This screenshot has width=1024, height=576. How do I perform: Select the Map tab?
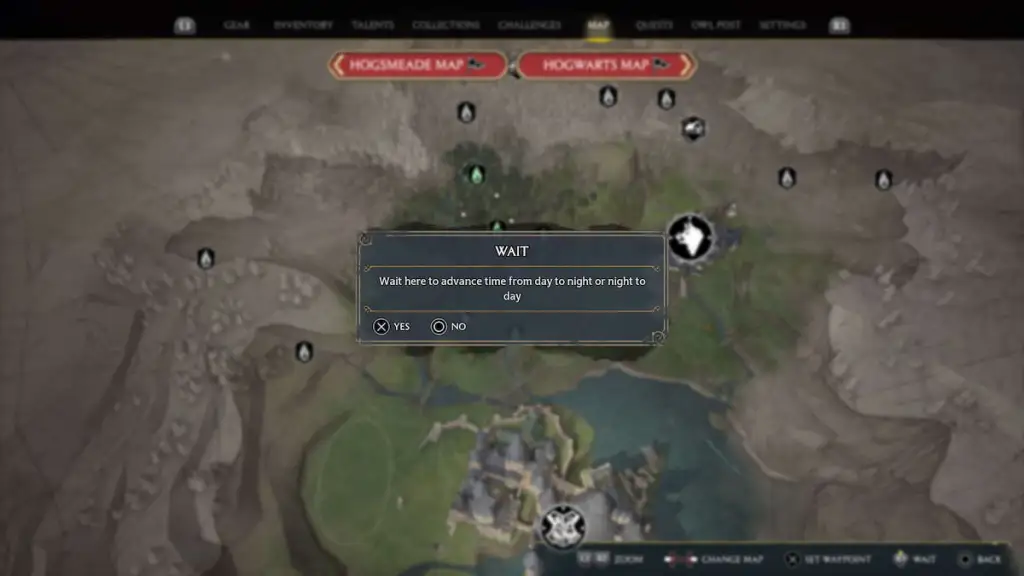599,25
